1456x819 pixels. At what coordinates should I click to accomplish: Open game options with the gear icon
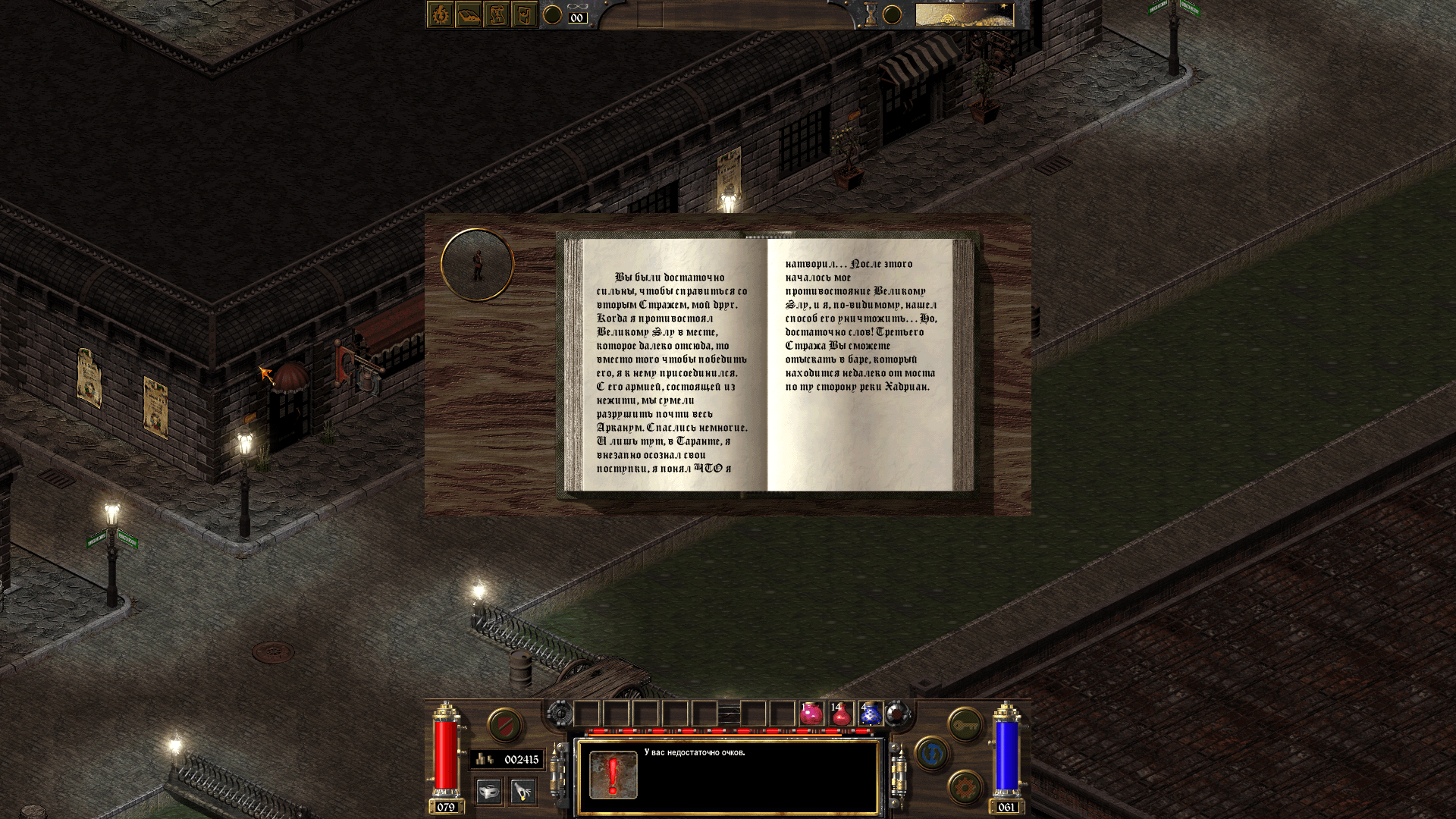click(x=963, y=787)
